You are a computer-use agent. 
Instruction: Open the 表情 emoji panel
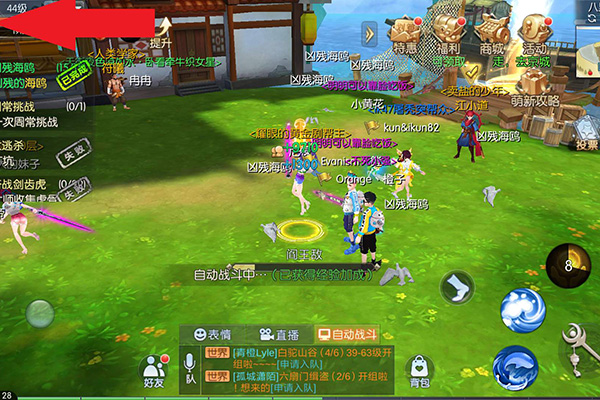point(213,335)
